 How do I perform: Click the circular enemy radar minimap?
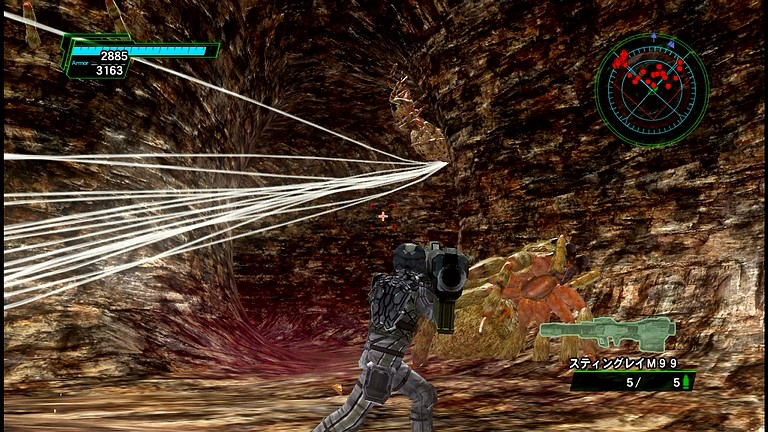651,89
